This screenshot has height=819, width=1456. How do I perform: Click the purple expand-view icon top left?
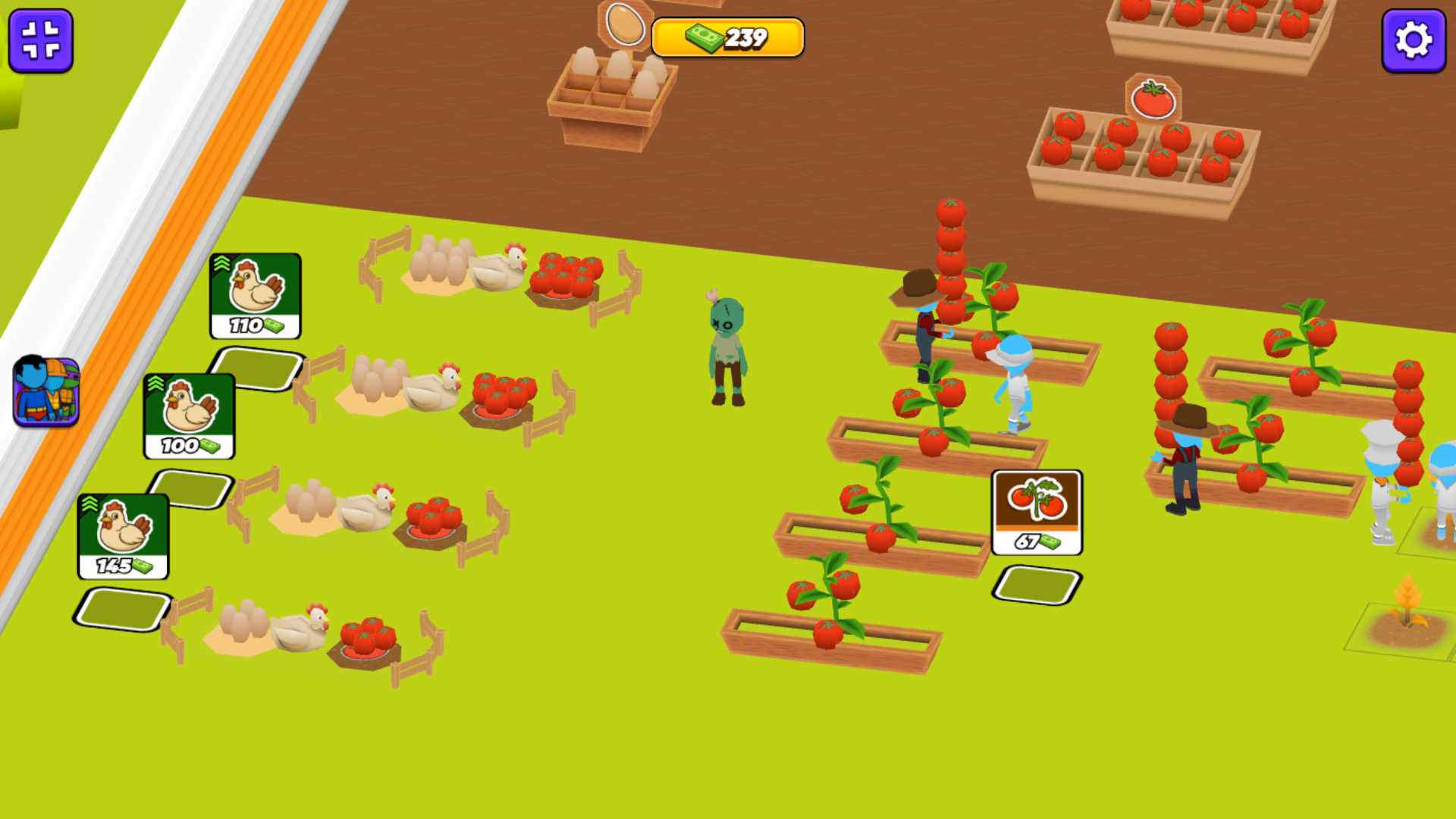pyautogui.click(x=41, y=41)
